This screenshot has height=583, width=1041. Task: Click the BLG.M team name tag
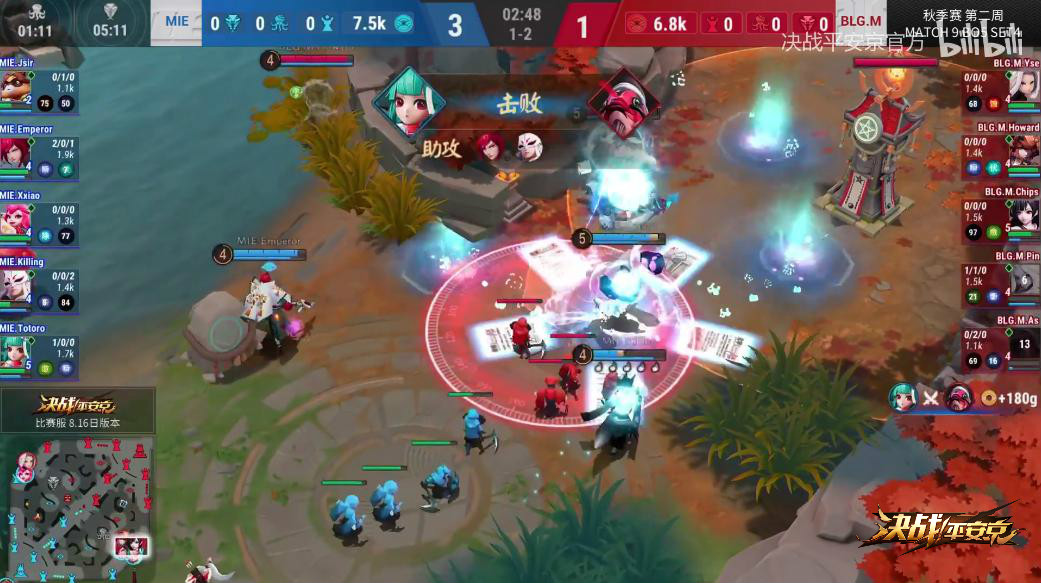pos(860,22)
